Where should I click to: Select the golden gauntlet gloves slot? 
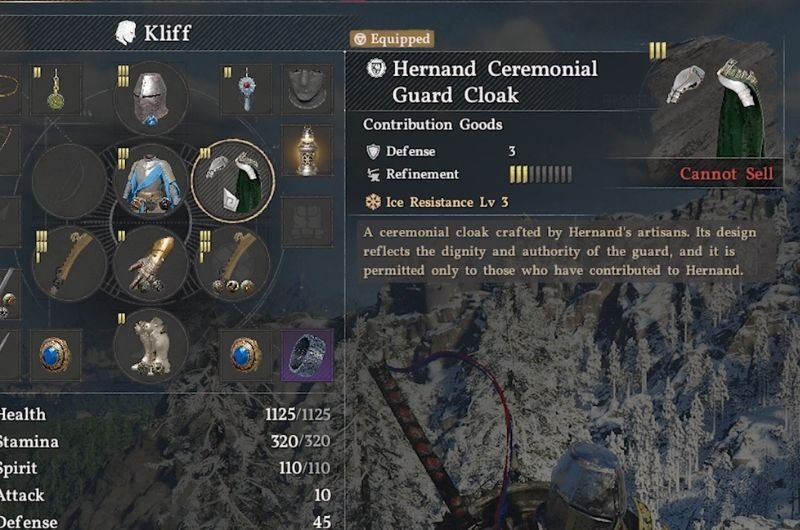pos(152,263)
